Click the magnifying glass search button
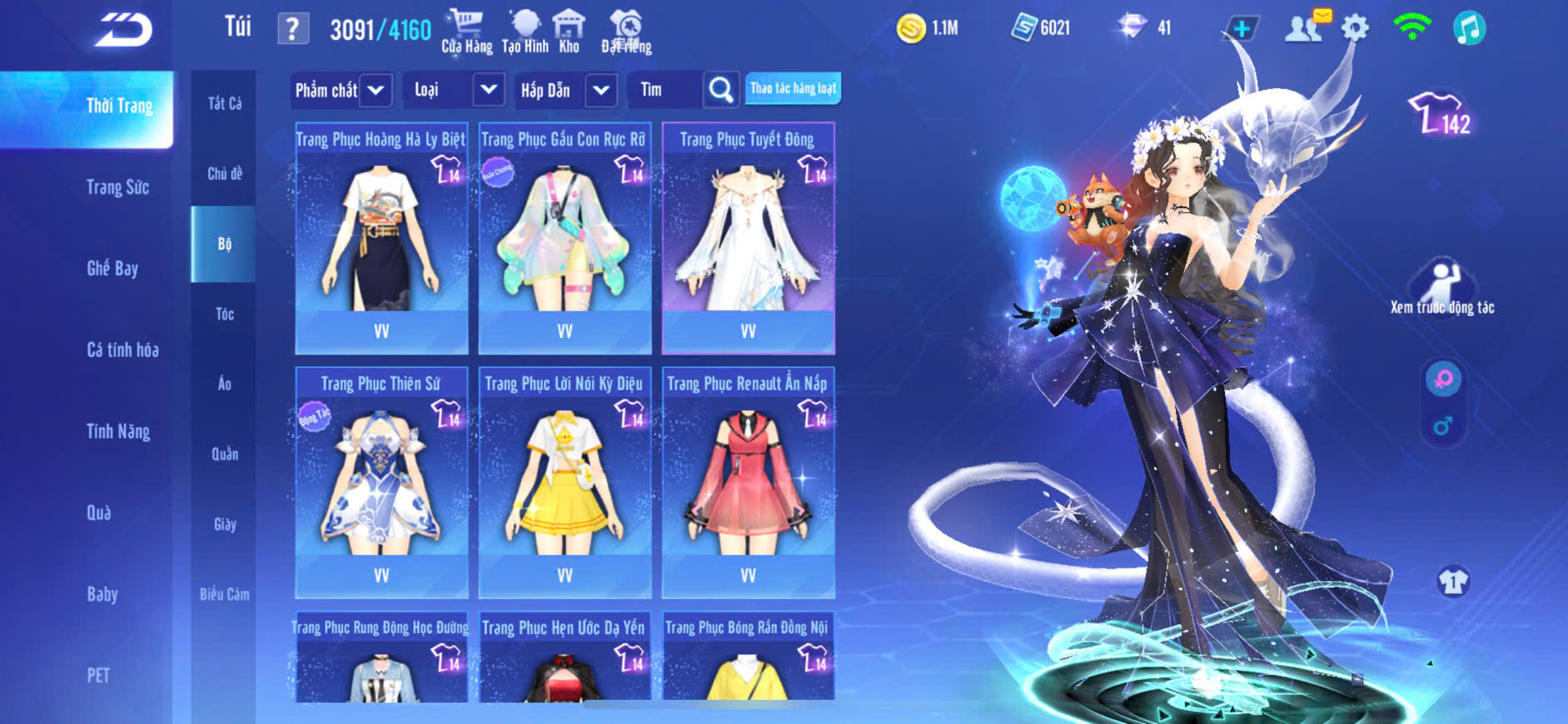Viewport: 1568px width, 724px height. [721, 90]
